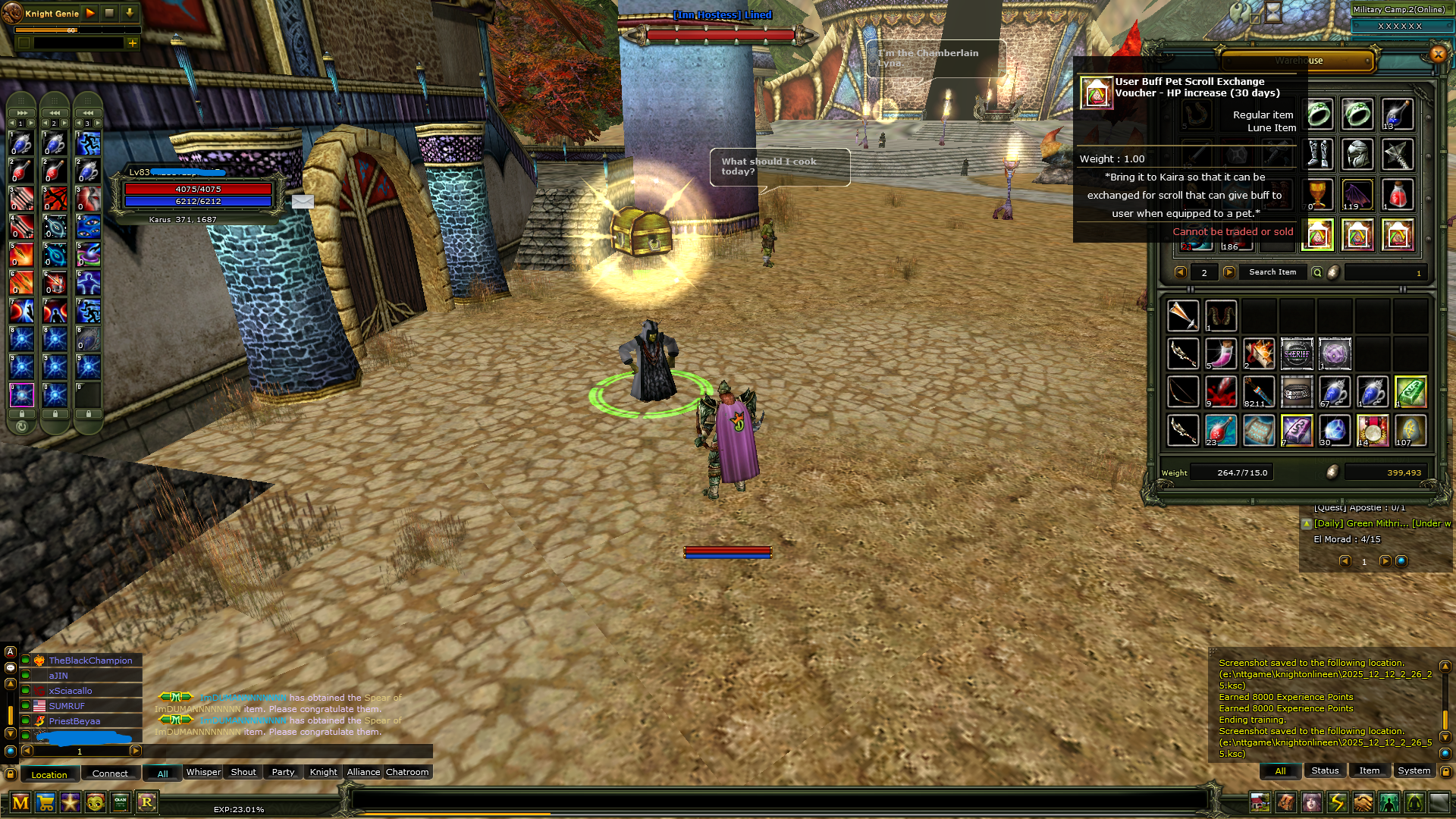Select the Sheriff badge inventory item
This screenshot has height=819, width=1456.
tap(1297, 353)
